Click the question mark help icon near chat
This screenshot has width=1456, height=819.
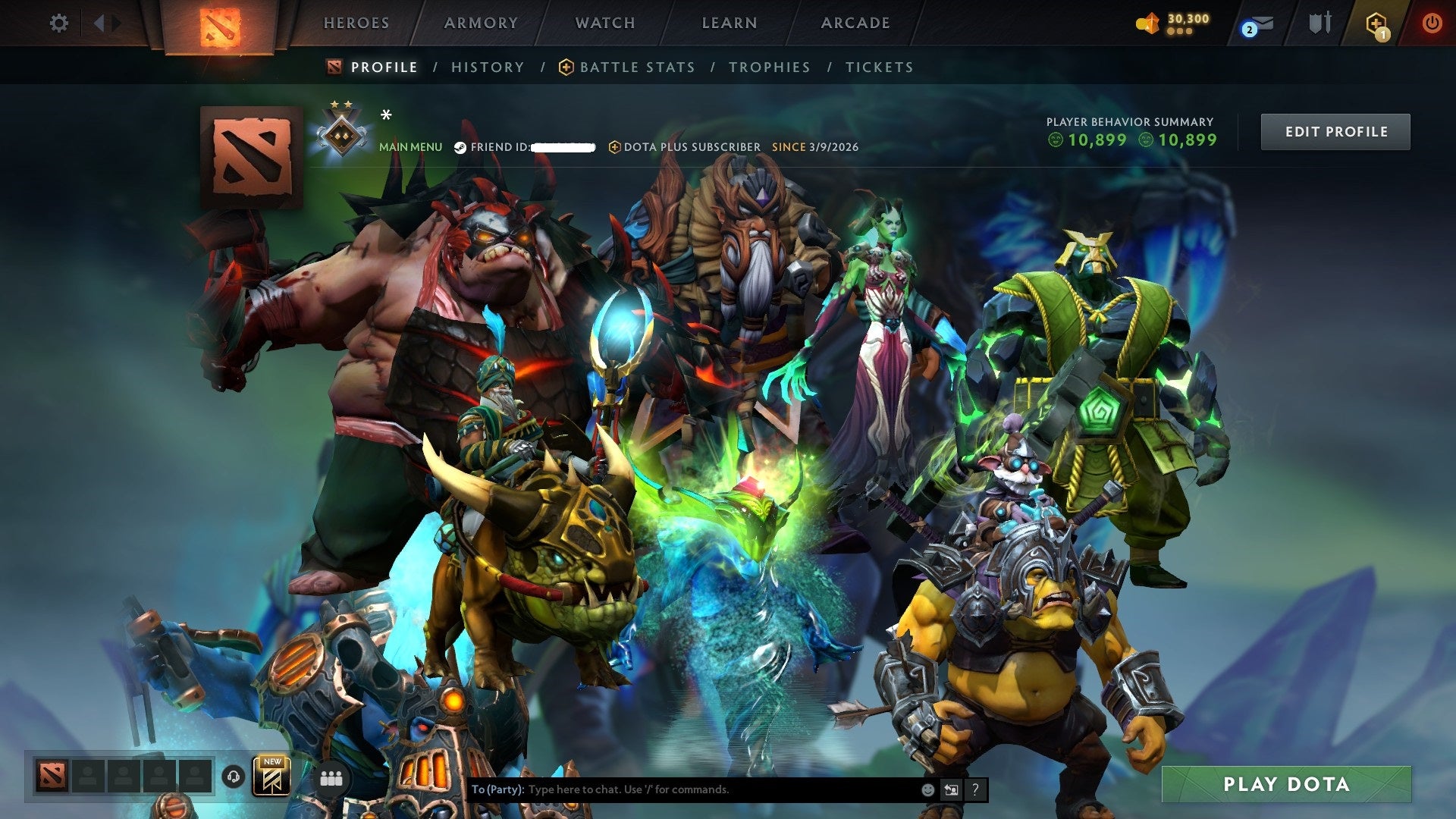[975, 789]
